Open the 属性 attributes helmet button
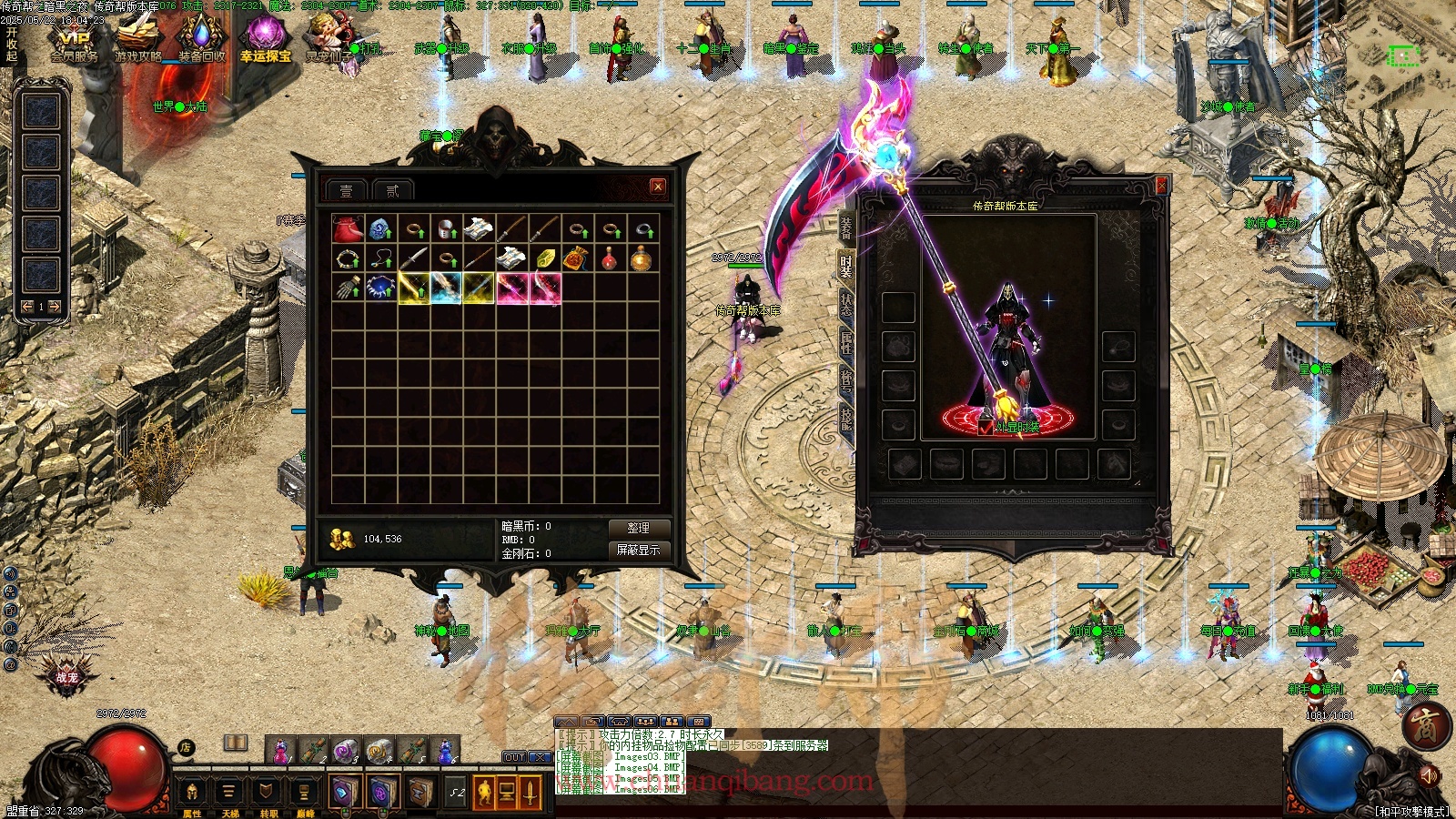 click(x=192, y=794)
